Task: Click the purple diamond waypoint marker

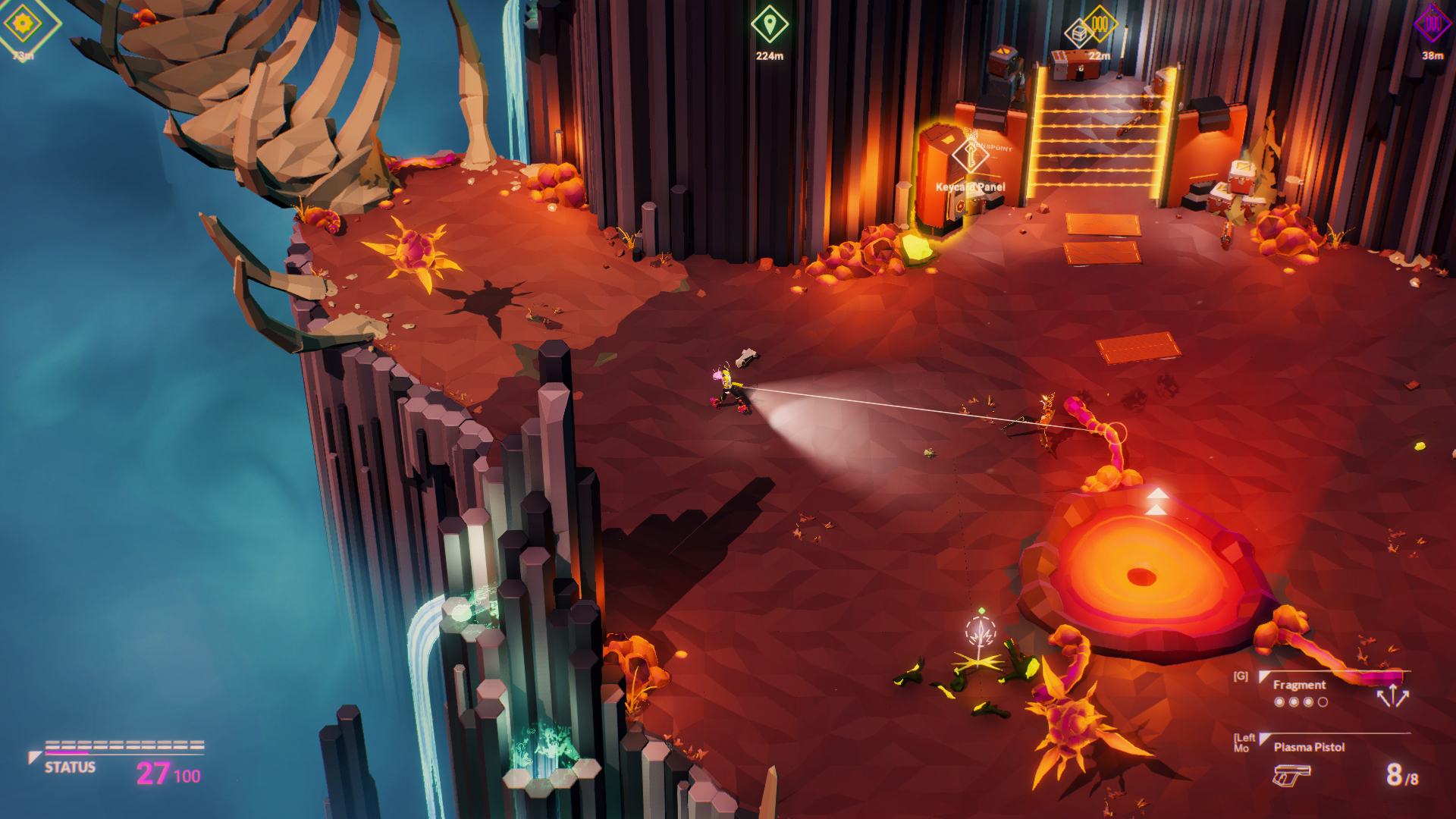Action: tap(1432, 24)
